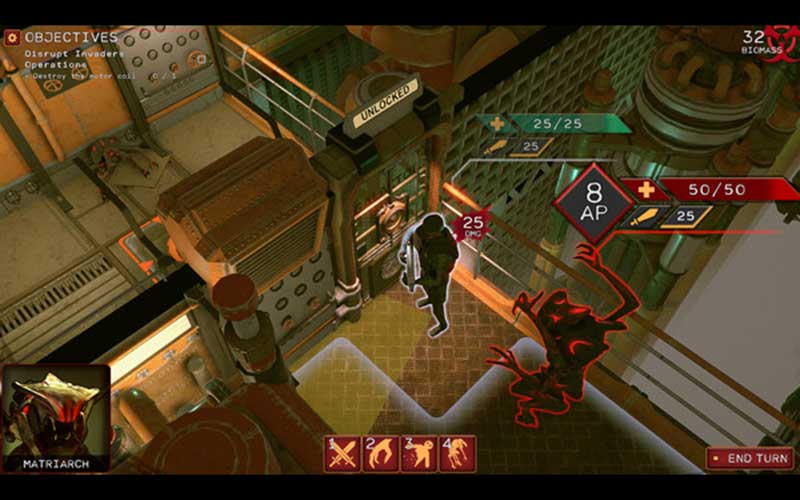Activate the crossed swords attack ability
Viewport: 800px width, 500px height.
click(343, 454)
